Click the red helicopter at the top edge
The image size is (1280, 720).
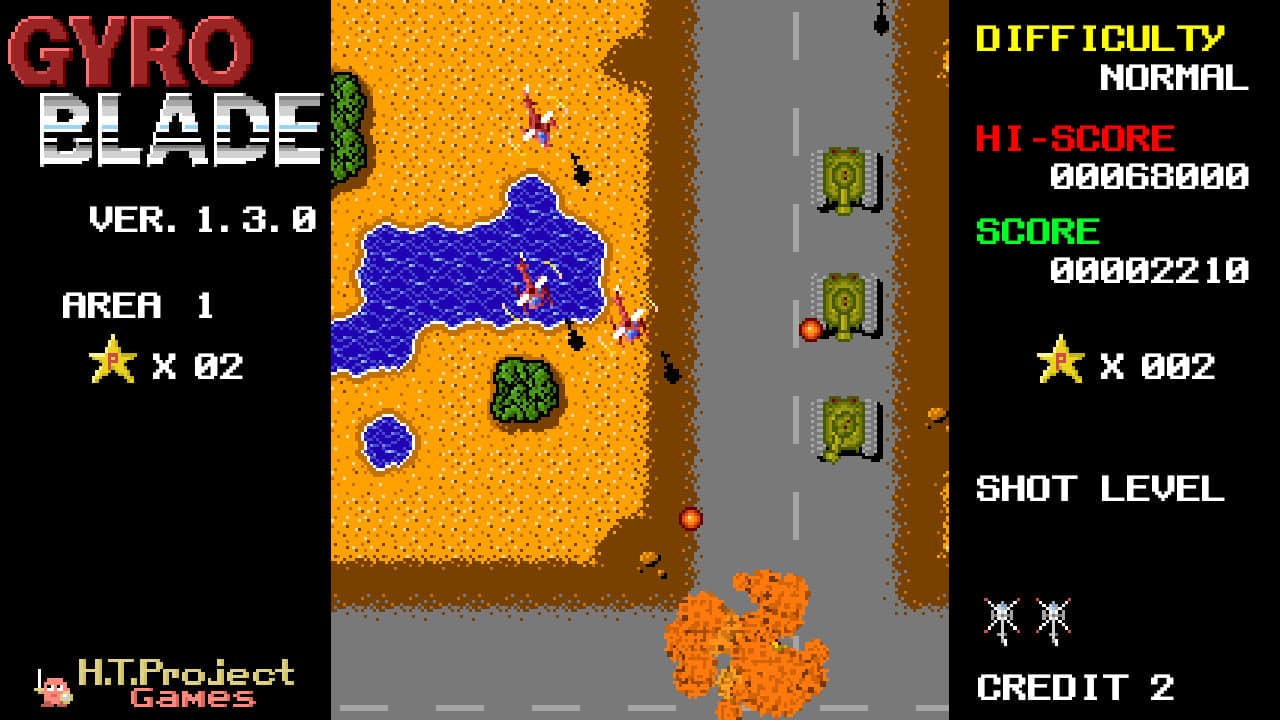click(x=540, y=118)
